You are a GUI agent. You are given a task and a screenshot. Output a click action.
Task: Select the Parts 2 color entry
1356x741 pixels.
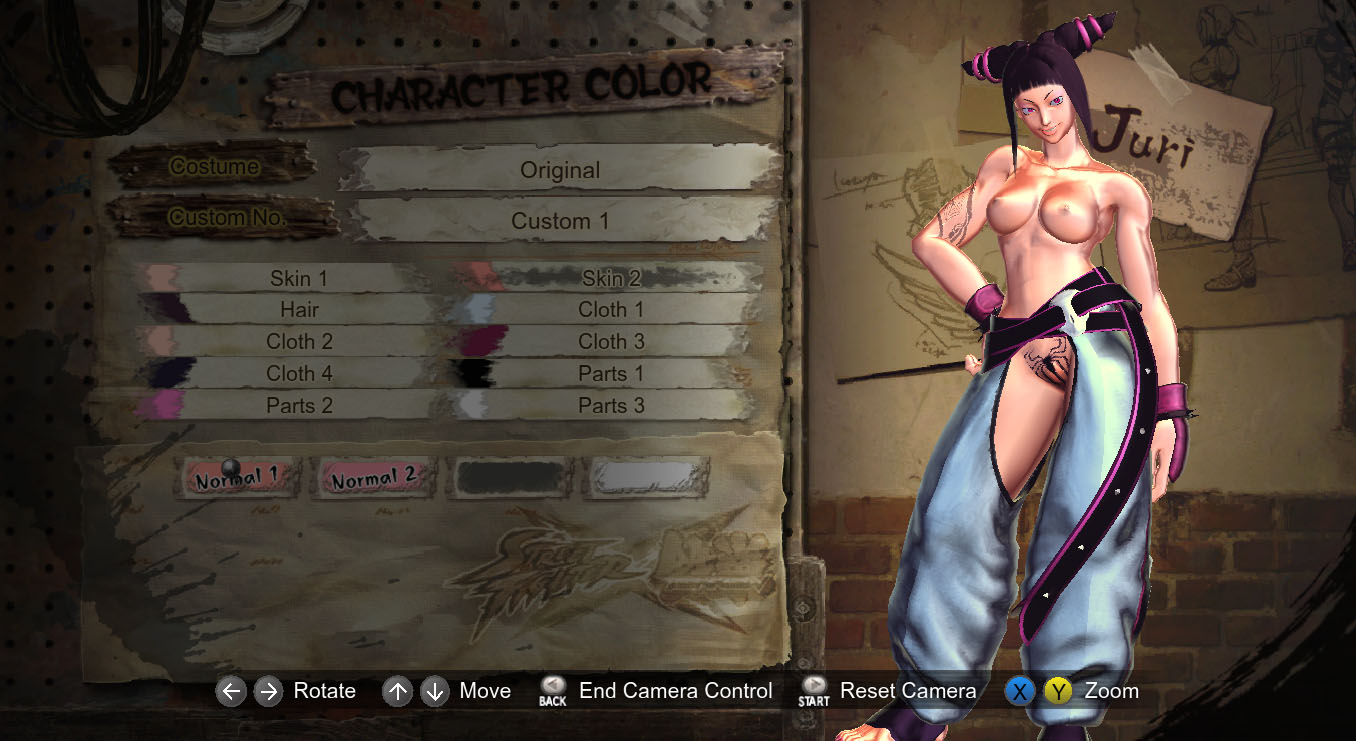tap(298, 406)
